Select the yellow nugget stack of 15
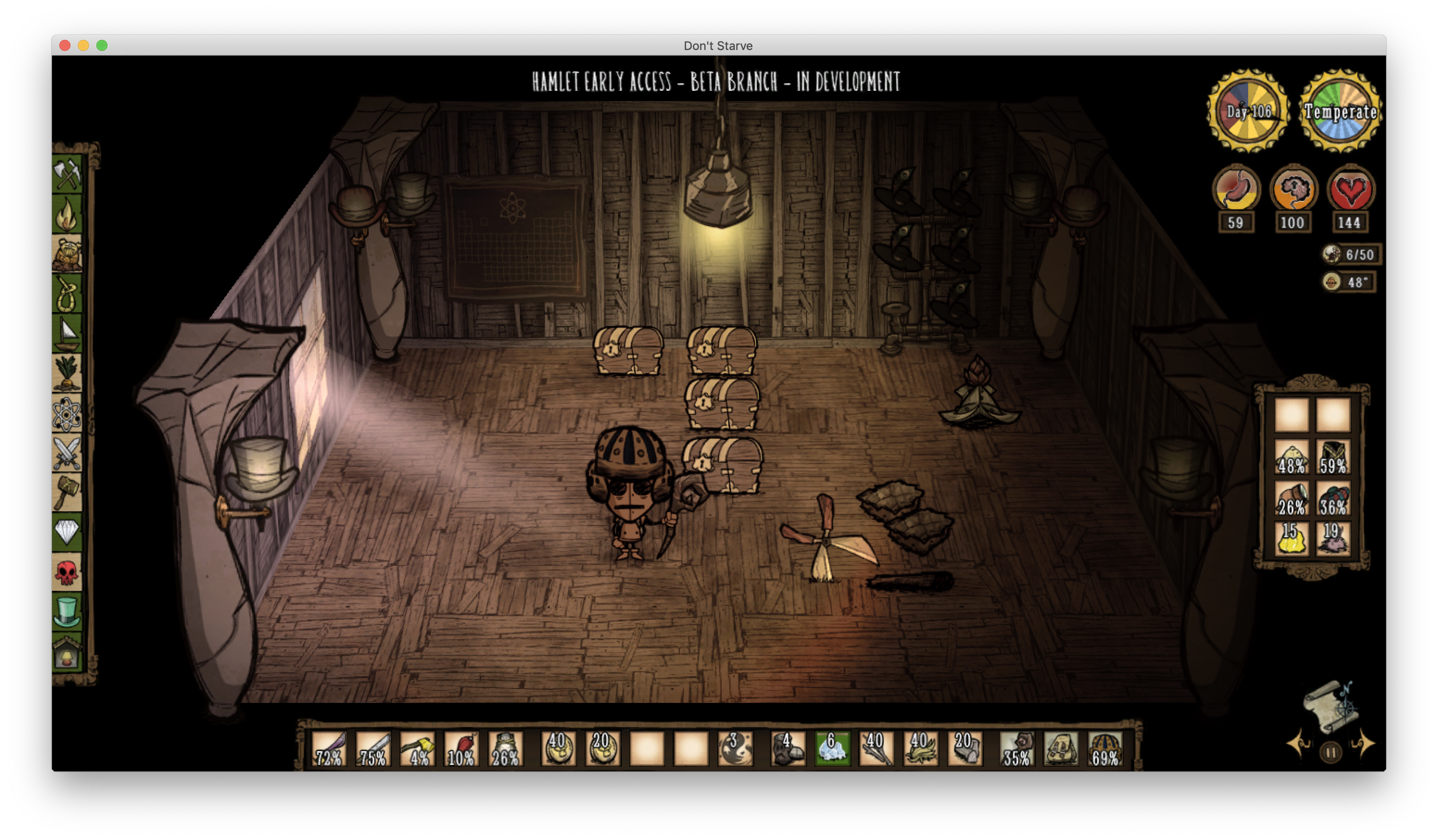 (1291, 539)
